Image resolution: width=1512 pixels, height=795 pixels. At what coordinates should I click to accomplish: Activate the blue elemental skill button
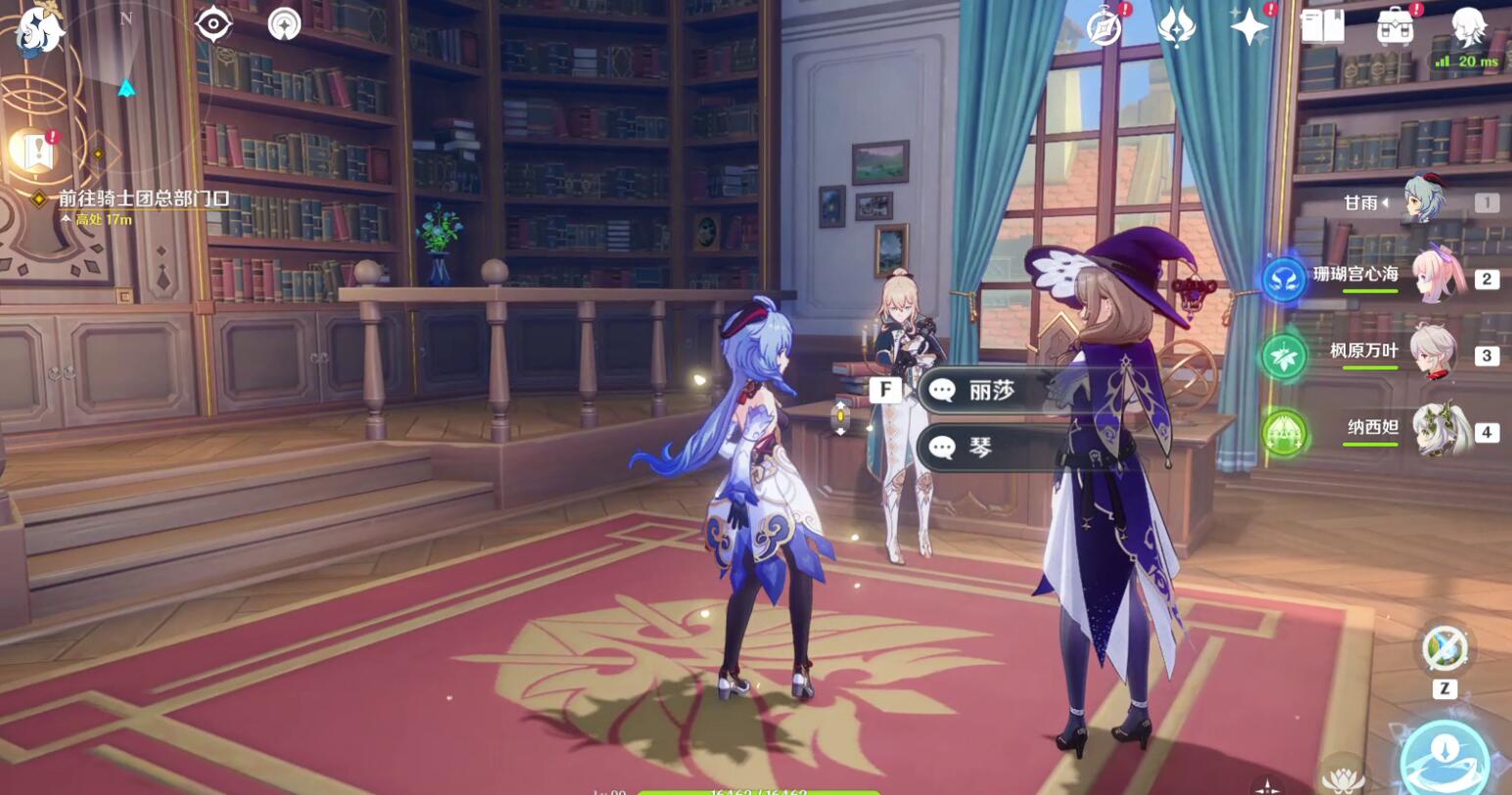click(x=1444, y=758)
